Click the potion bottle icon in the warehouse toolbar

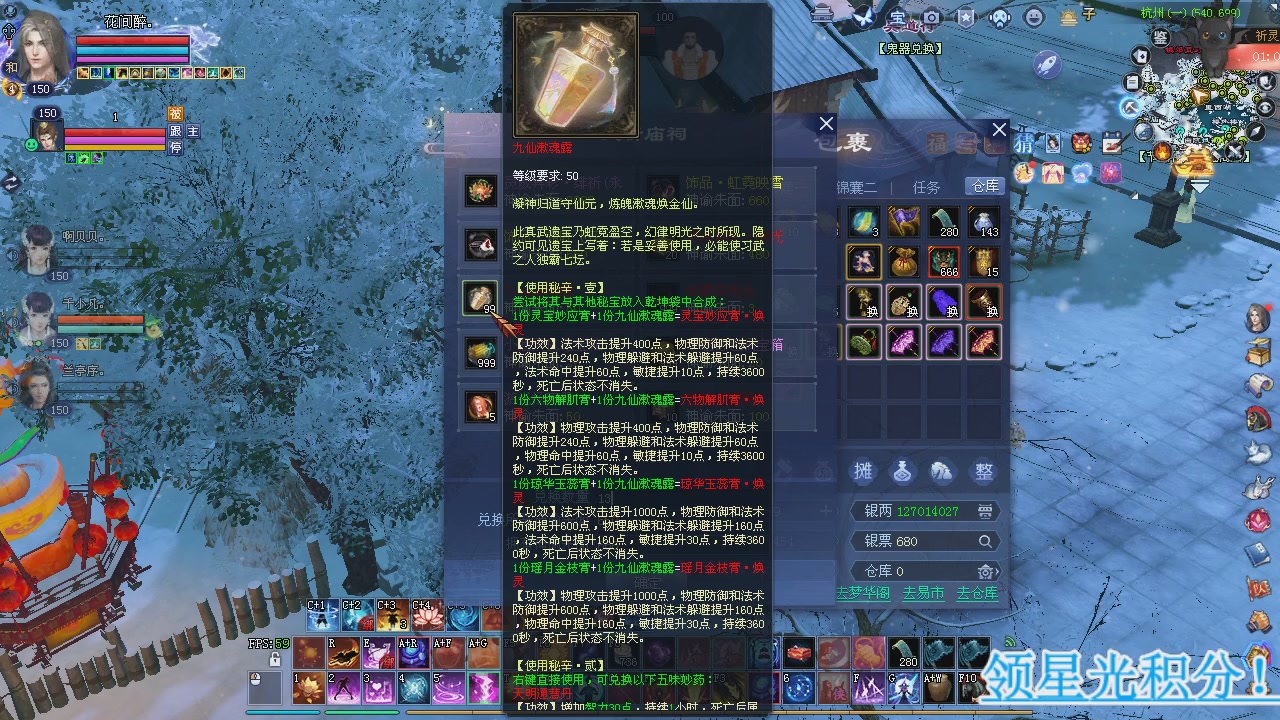tap(902, 472)
